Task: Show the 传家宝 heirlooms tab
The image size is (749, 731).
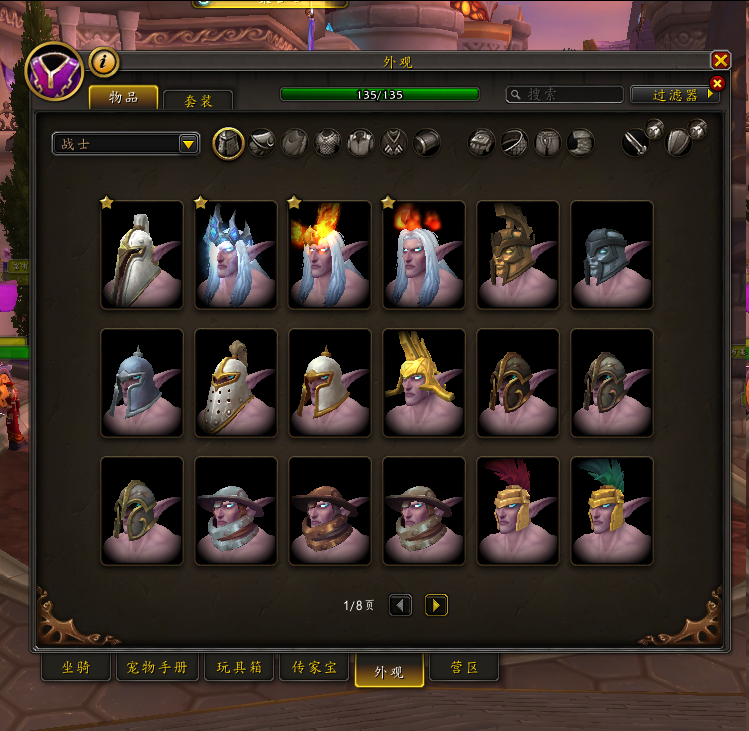Action: (x=314, y=667)
